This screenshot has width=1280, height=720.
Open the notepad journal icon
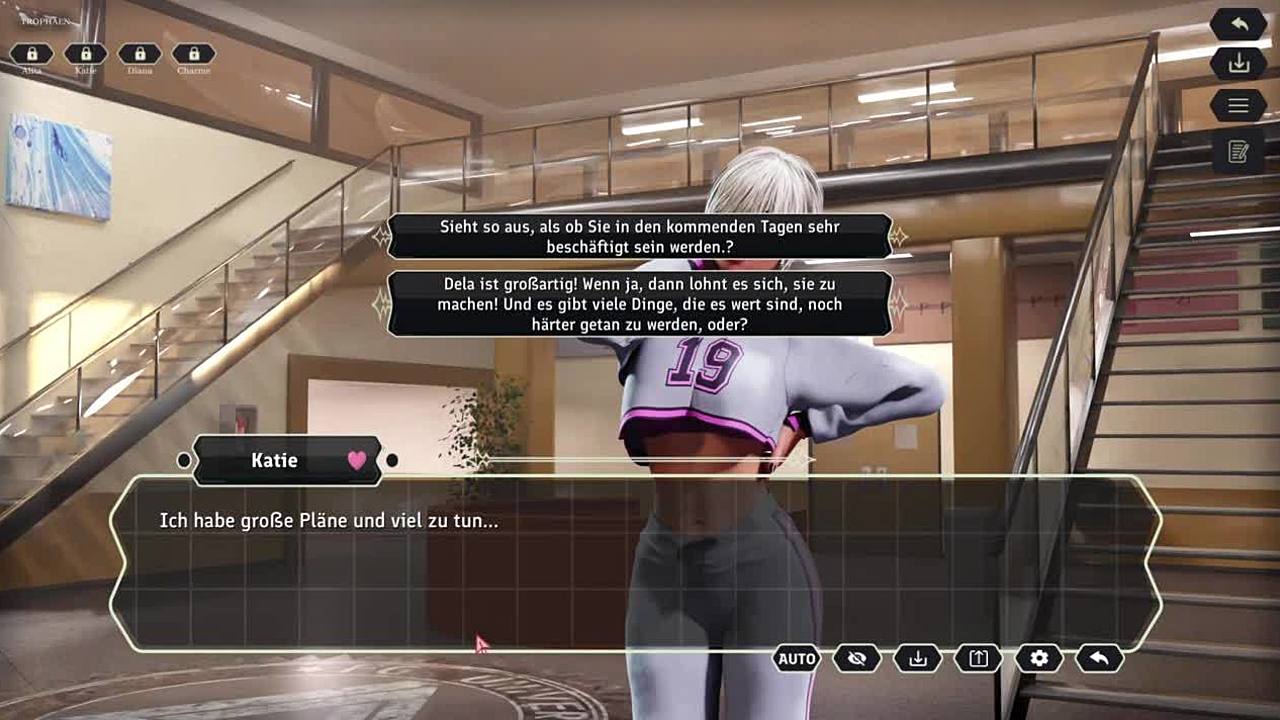[1238, 152]
